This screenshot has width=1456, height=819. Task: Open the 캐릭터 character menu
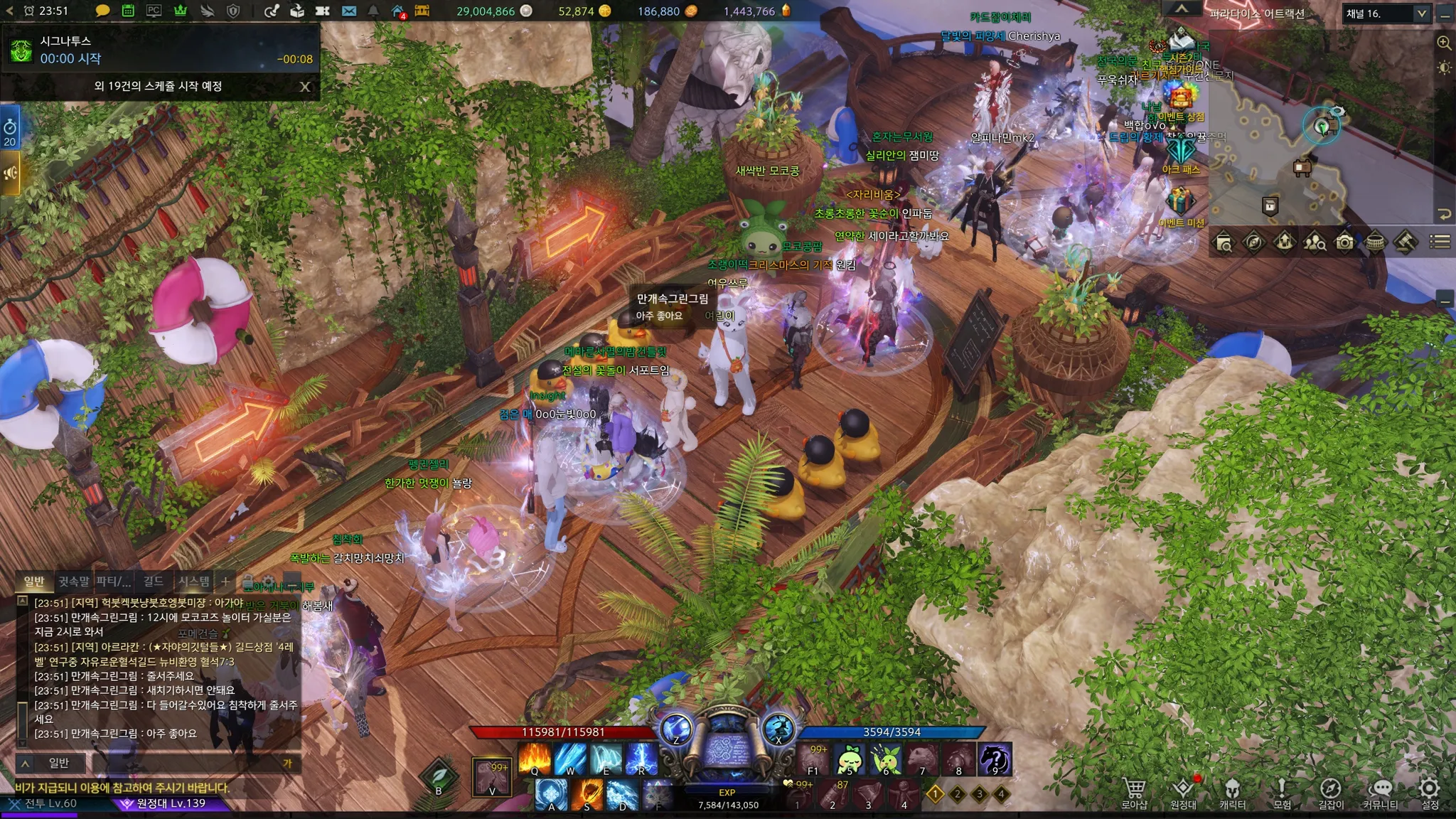point(1232,793)
